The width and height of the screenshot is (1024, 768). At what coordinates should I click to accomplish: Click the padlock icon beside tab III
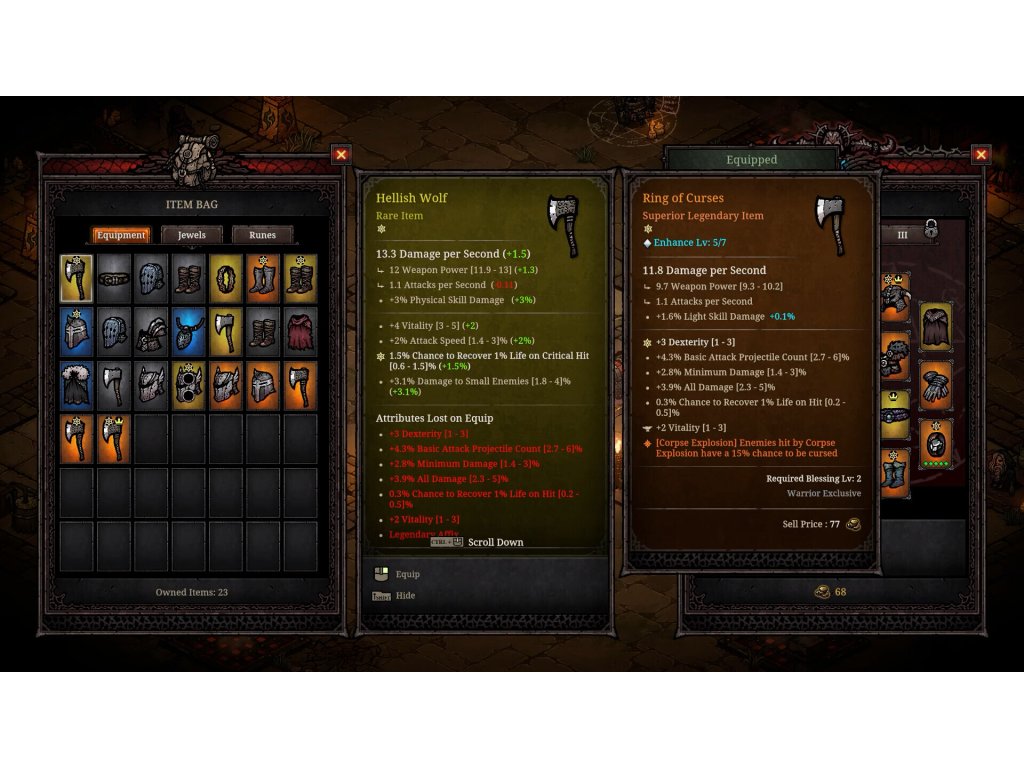click(x=931, y=230)
